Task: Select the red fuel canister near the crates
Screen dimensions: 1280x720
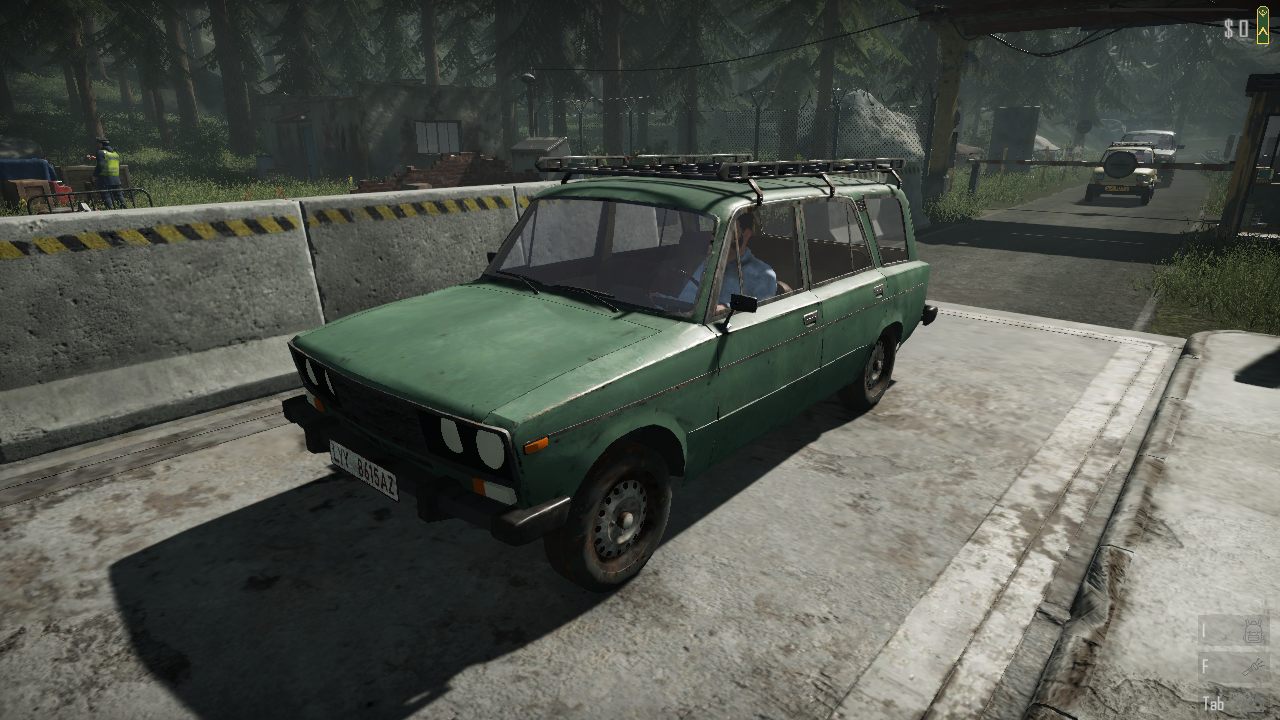Action: click(62, 189)
